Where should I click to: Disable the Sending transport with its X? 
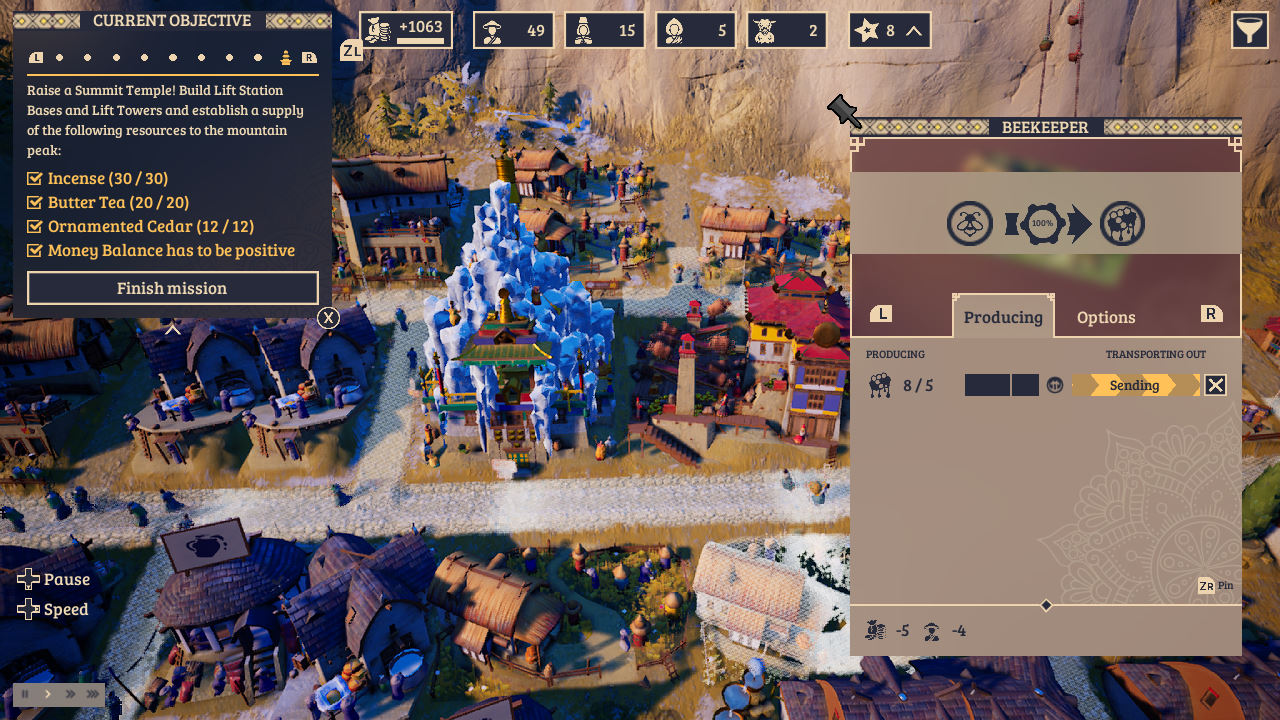tap(1215, 384)
